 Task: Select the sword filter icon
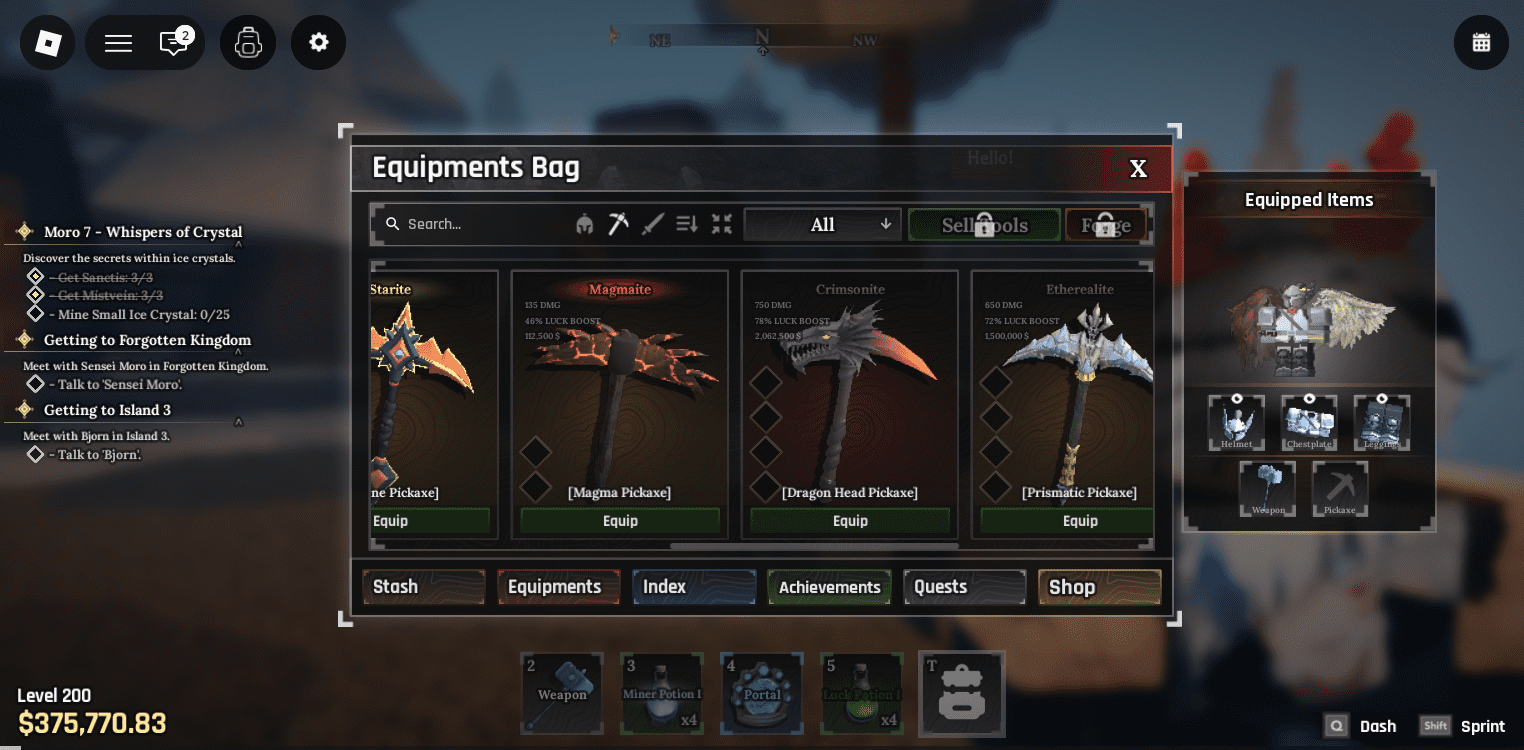(652, 223)
